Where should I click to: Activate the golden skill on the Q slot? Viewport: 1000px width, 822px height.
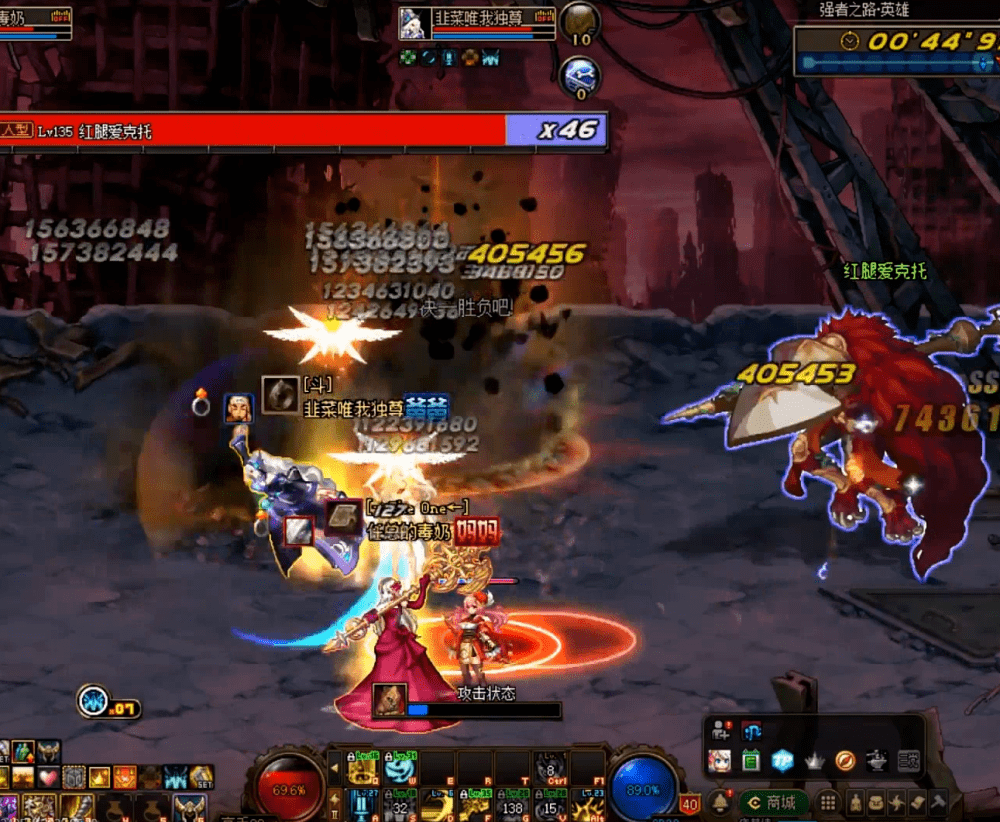point(362,768)
